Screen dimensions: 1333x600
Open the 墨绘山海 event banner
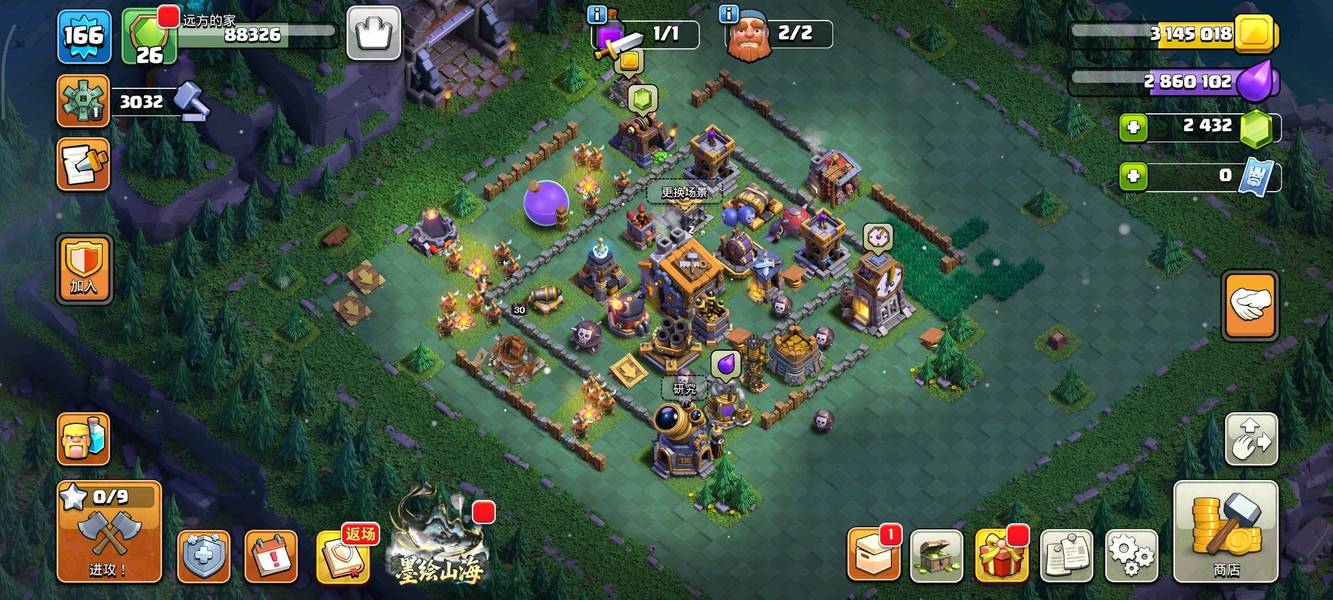[x=438, y=546]
